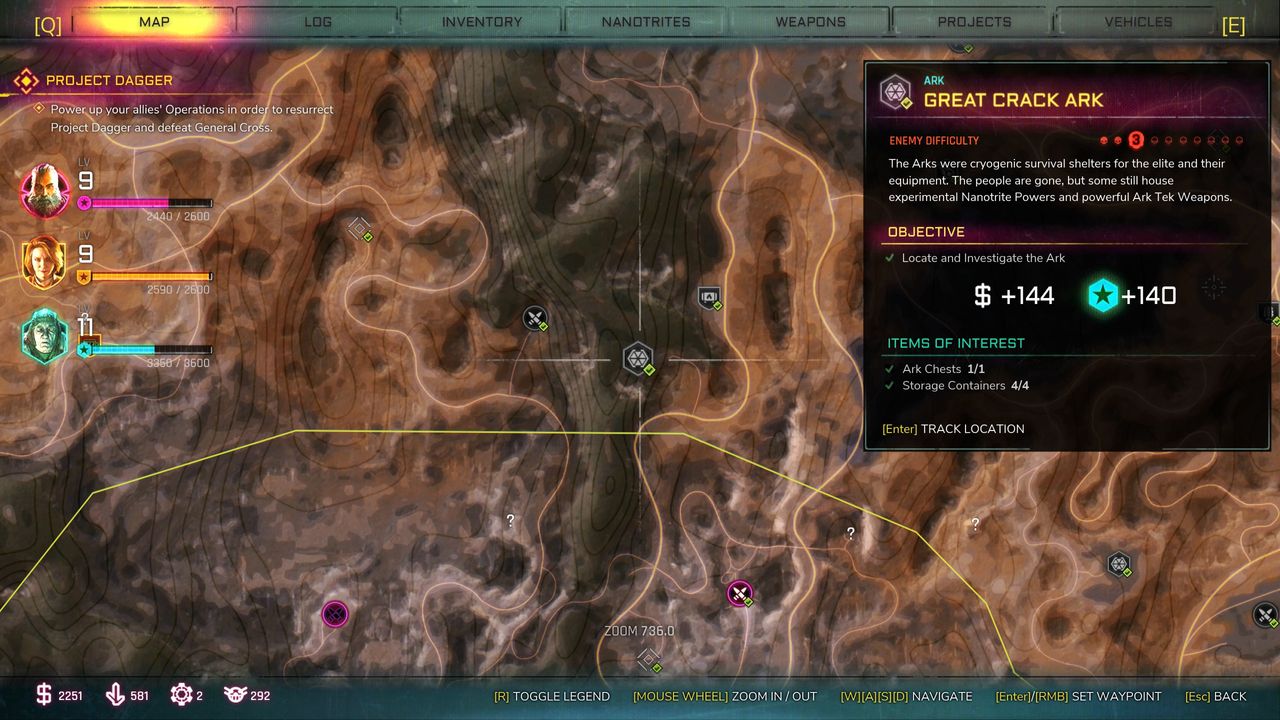Select the pink circular marker at bottom-left of map

click(335, 613)
